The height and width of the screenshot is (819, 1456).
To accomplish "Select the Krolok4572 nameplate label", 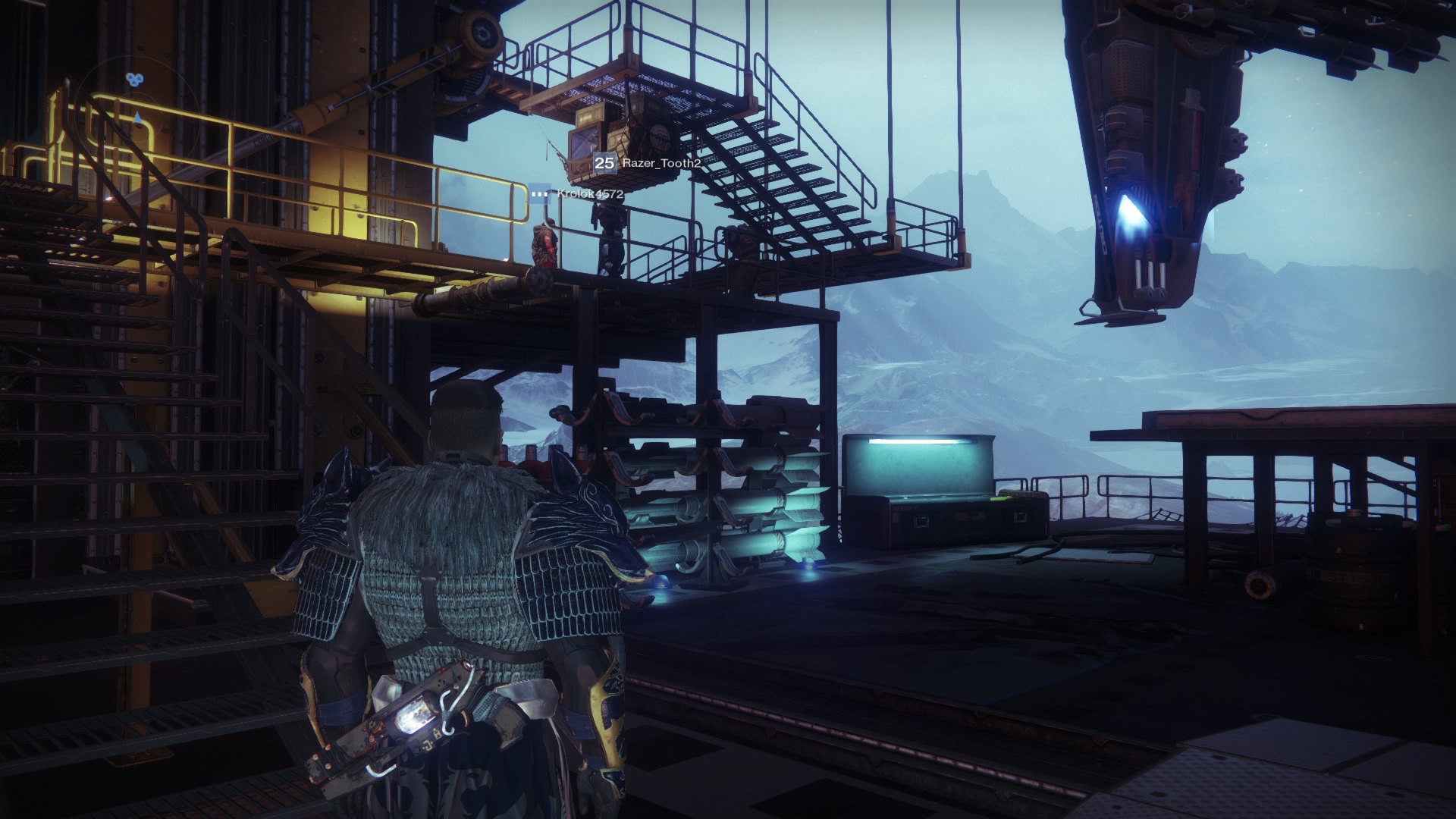I will pos(590,194).
